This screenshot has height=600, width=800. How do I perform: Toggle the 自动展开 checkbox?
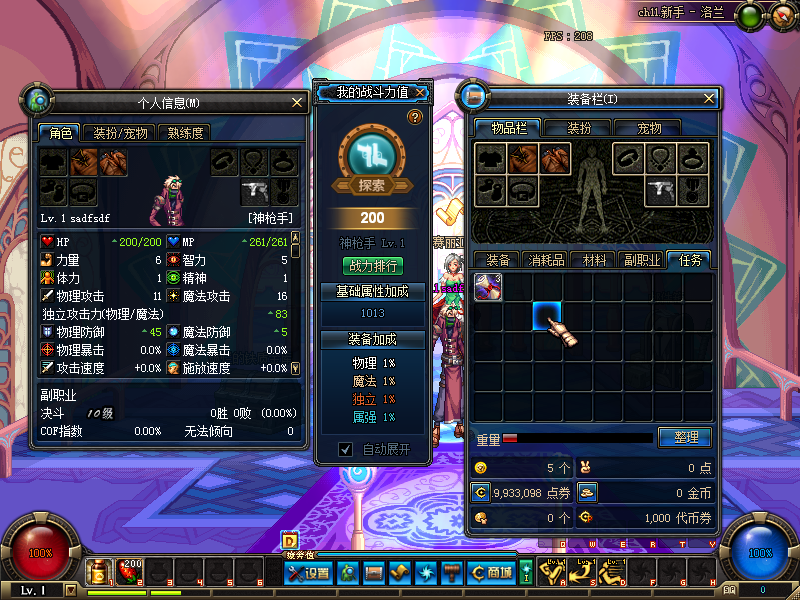346,449
